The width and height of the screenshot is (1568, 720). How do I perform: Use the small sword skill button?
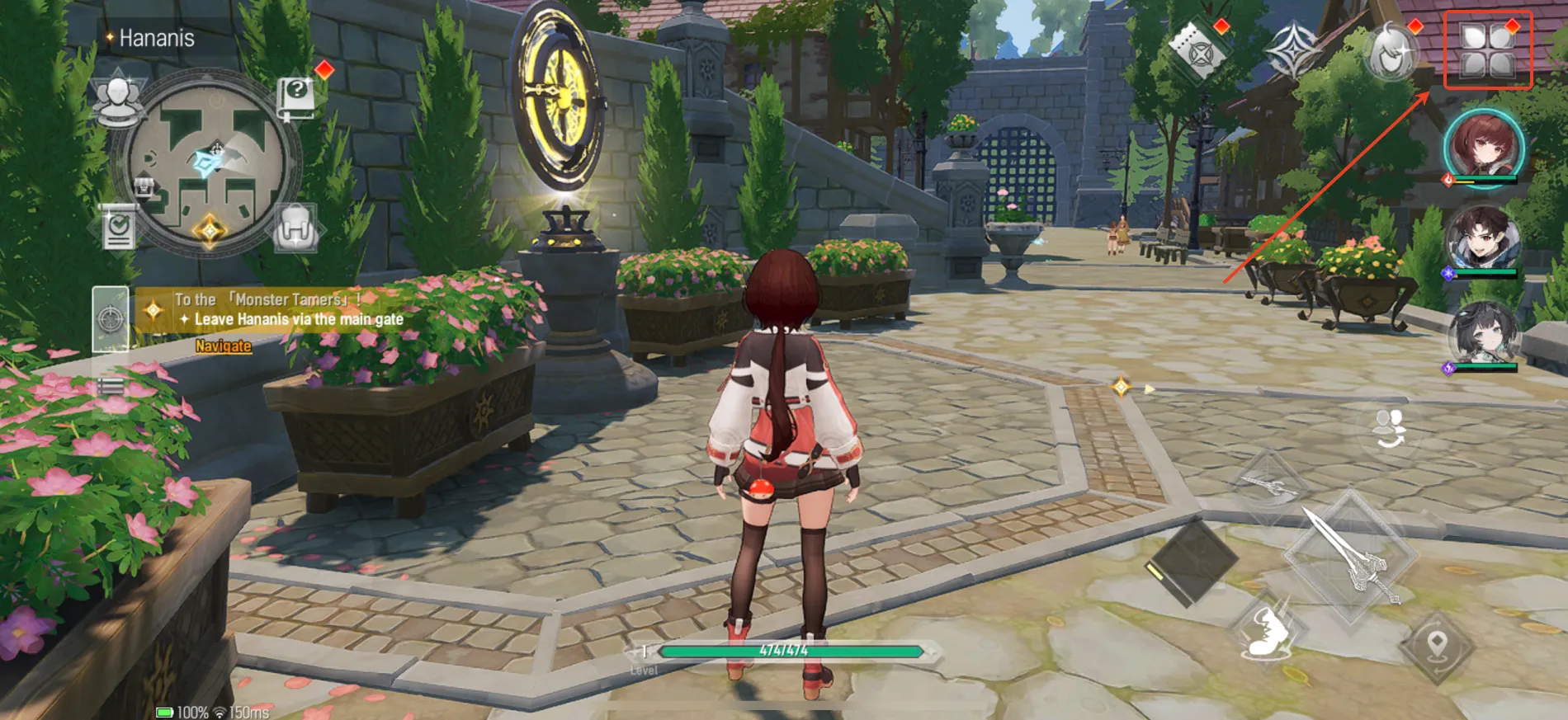[x=1268, y=487]
